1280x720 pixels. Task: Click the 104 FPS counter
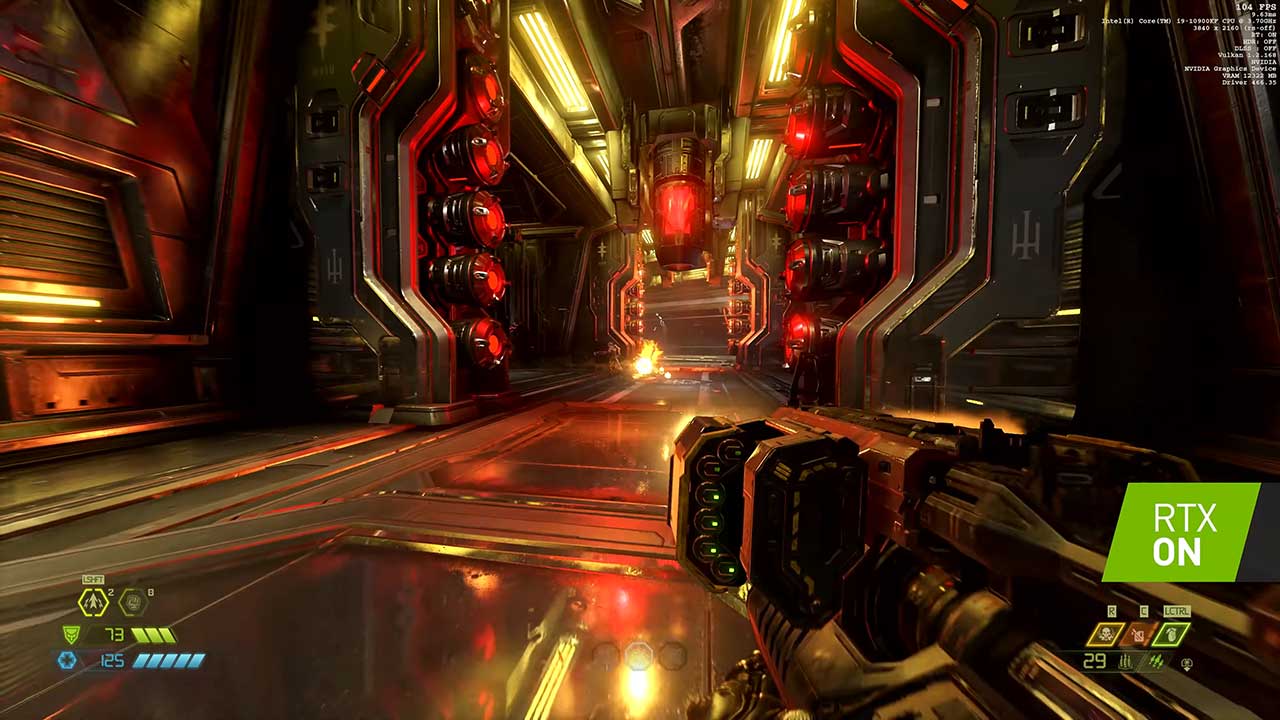tap(1255, 8)
